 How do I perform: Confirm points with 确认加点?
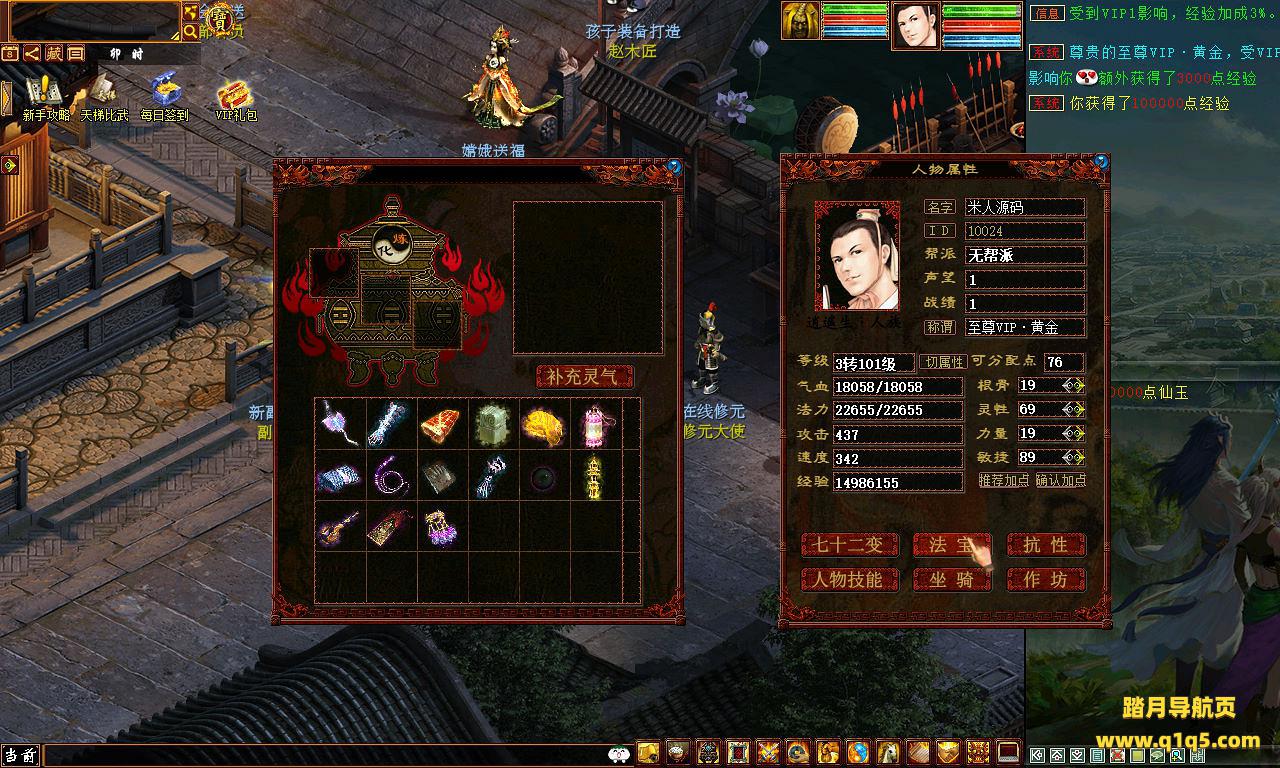point(1060,481)
